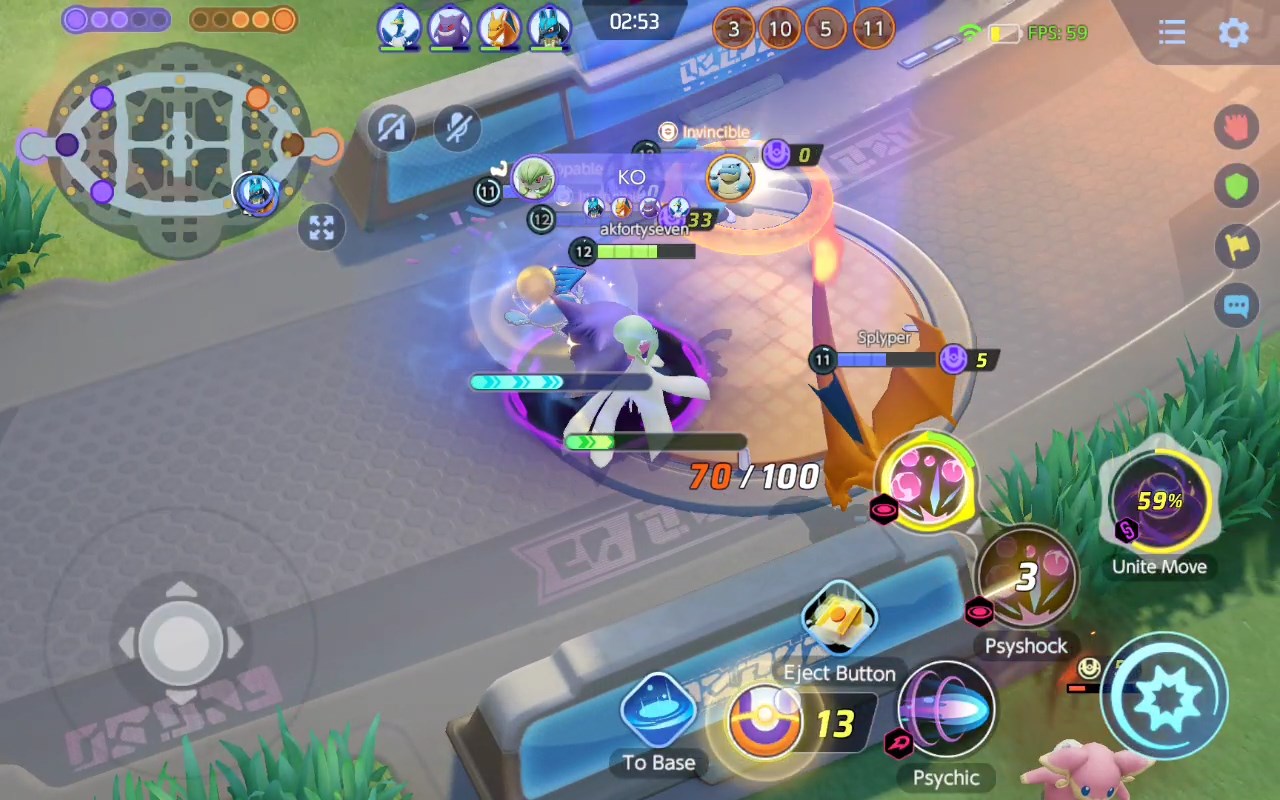This screenshot has width=1280, height=800.
Task: Tap the basic attack button
Action: point(1165,697)
